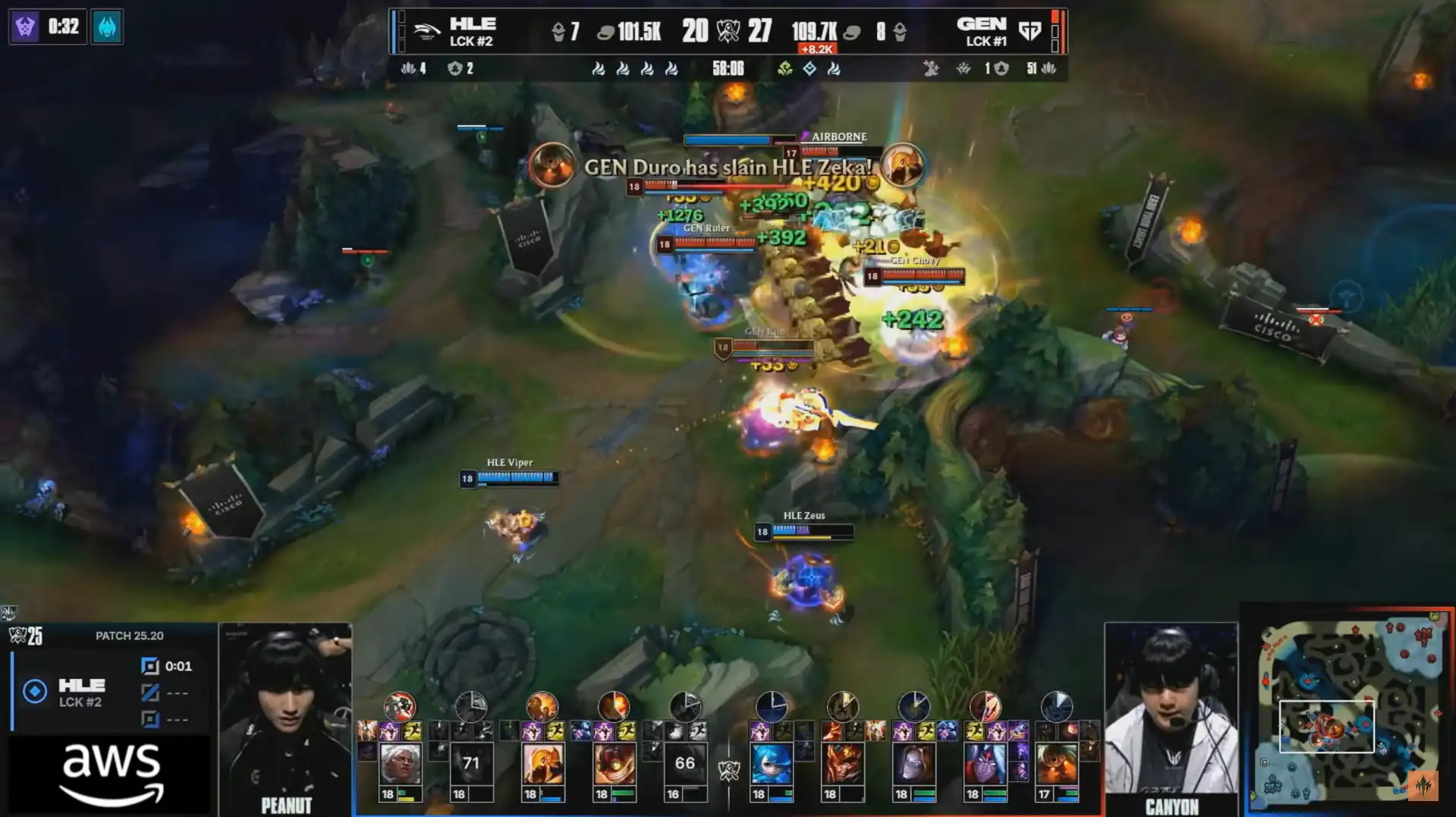The width and height of the screenshot is (1456, 817).
Task: Select the golden armored champion portrait
Action: 542,765
